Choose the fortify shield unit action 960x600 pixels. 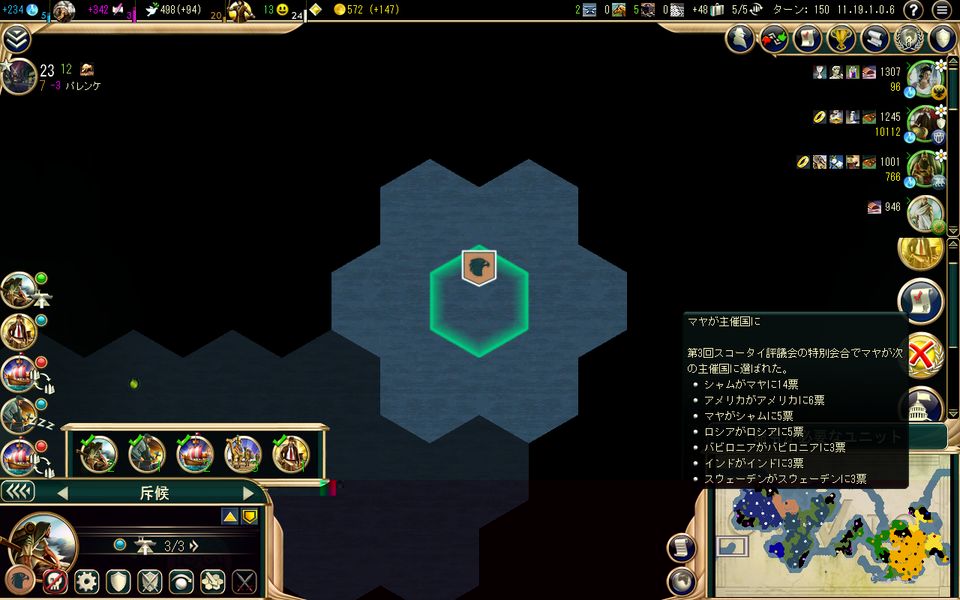(119, 581)
